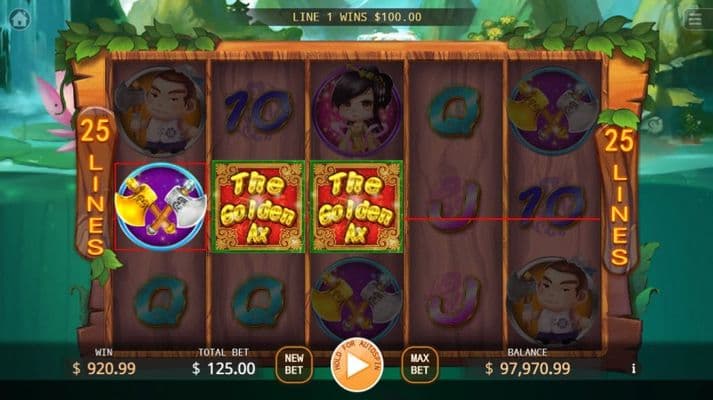Open the hamburger menu

(x=695, y=19)
